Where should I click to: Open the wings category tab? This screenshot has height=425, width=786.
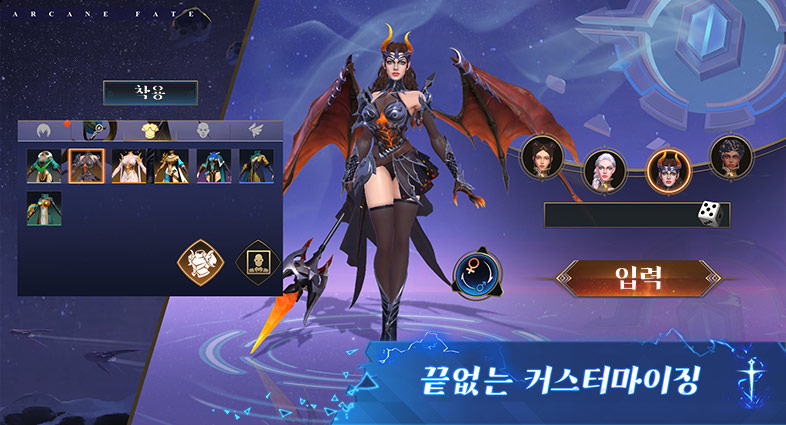[x=254, y=131]
